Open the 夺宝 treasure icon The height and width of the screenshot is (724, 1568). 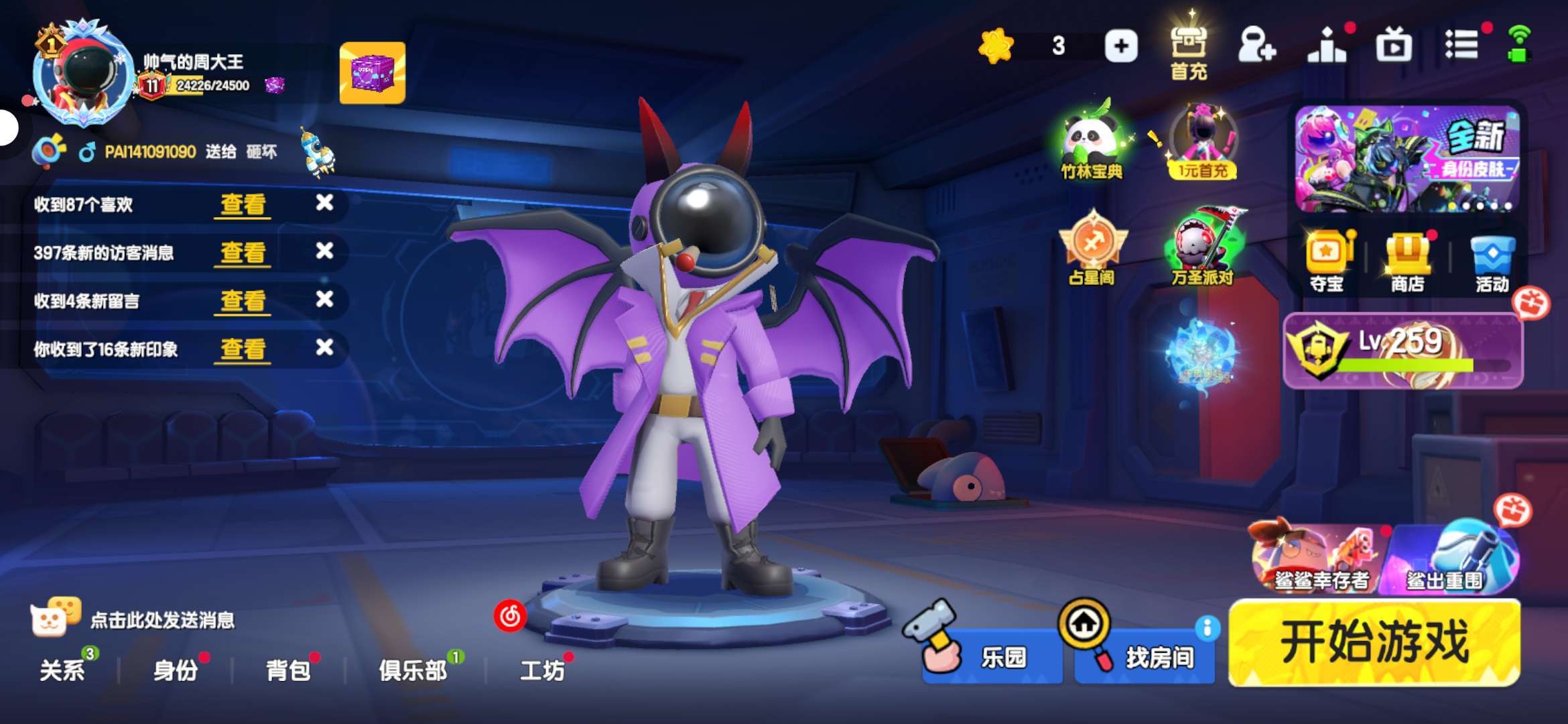(1327, 263)
